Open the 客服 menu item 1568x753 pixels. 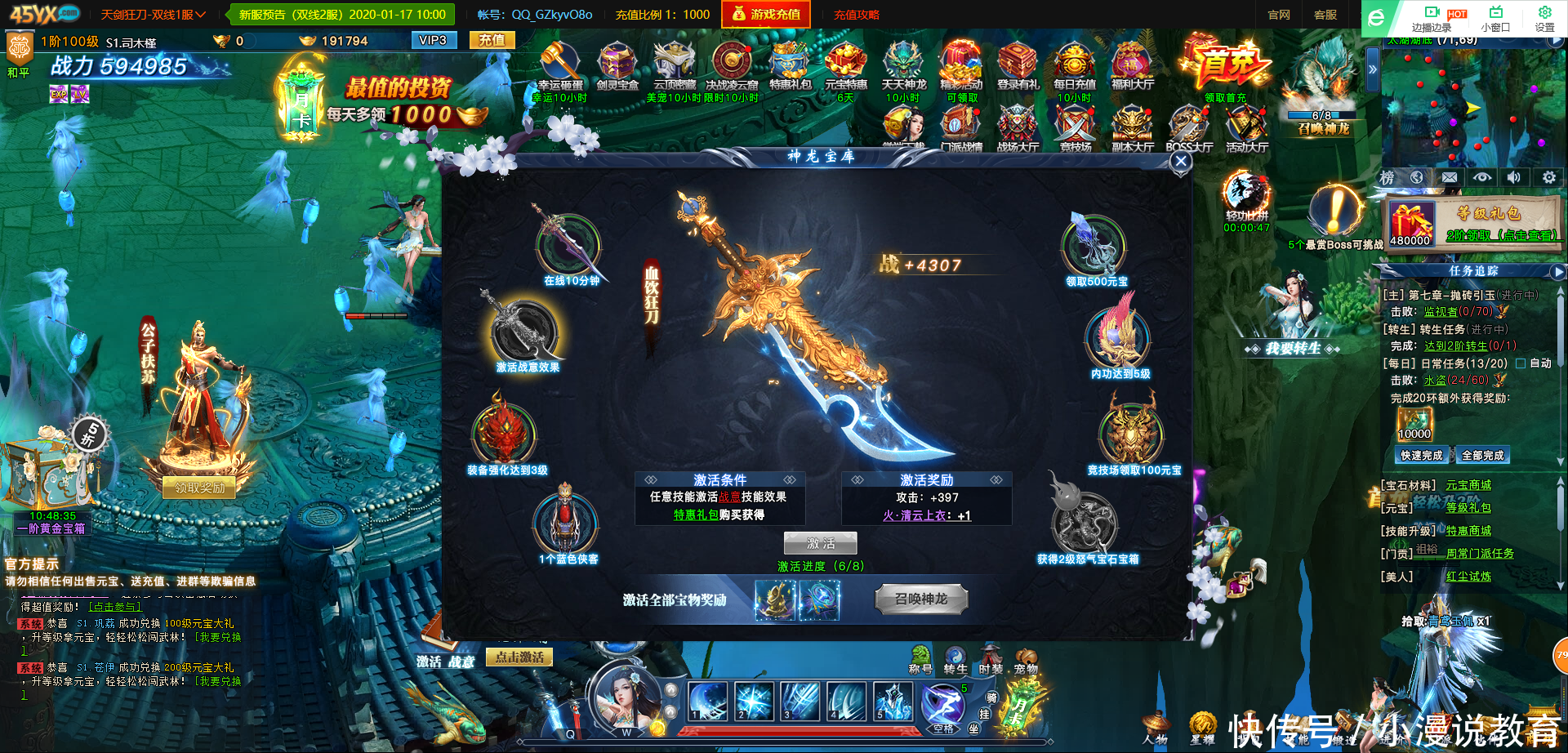click(1325, 14)
